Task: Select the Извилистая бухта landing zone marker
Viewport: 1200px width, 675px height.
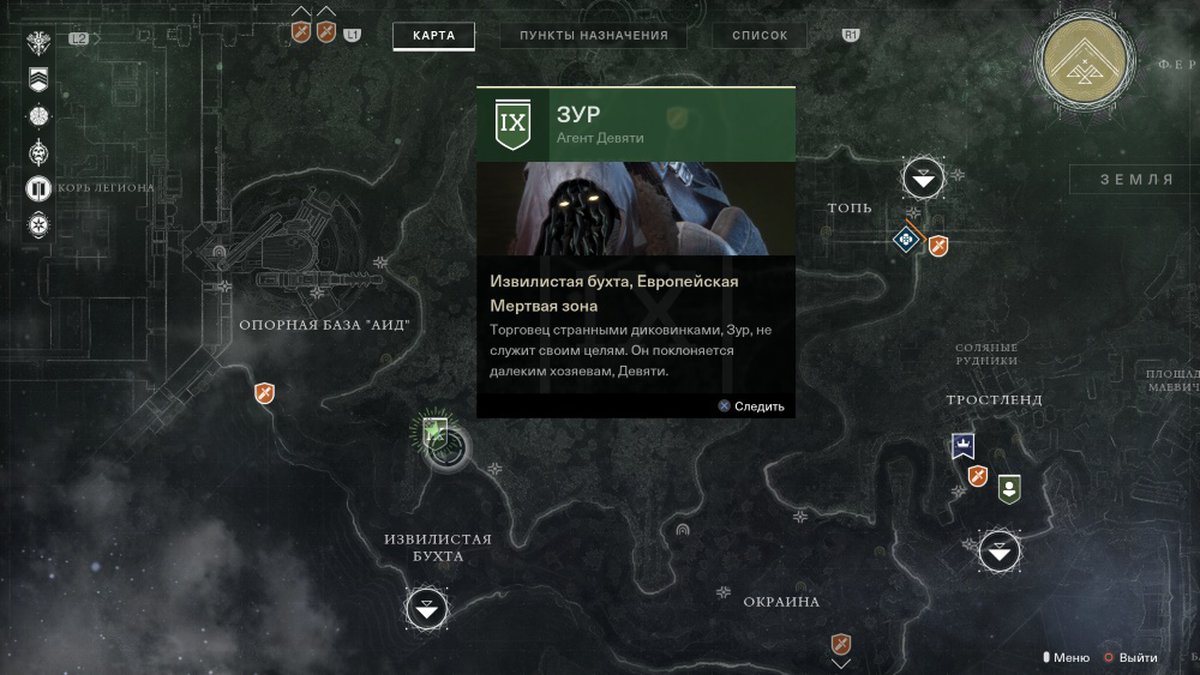Action: pyautogui.click(x=427, y=608)
